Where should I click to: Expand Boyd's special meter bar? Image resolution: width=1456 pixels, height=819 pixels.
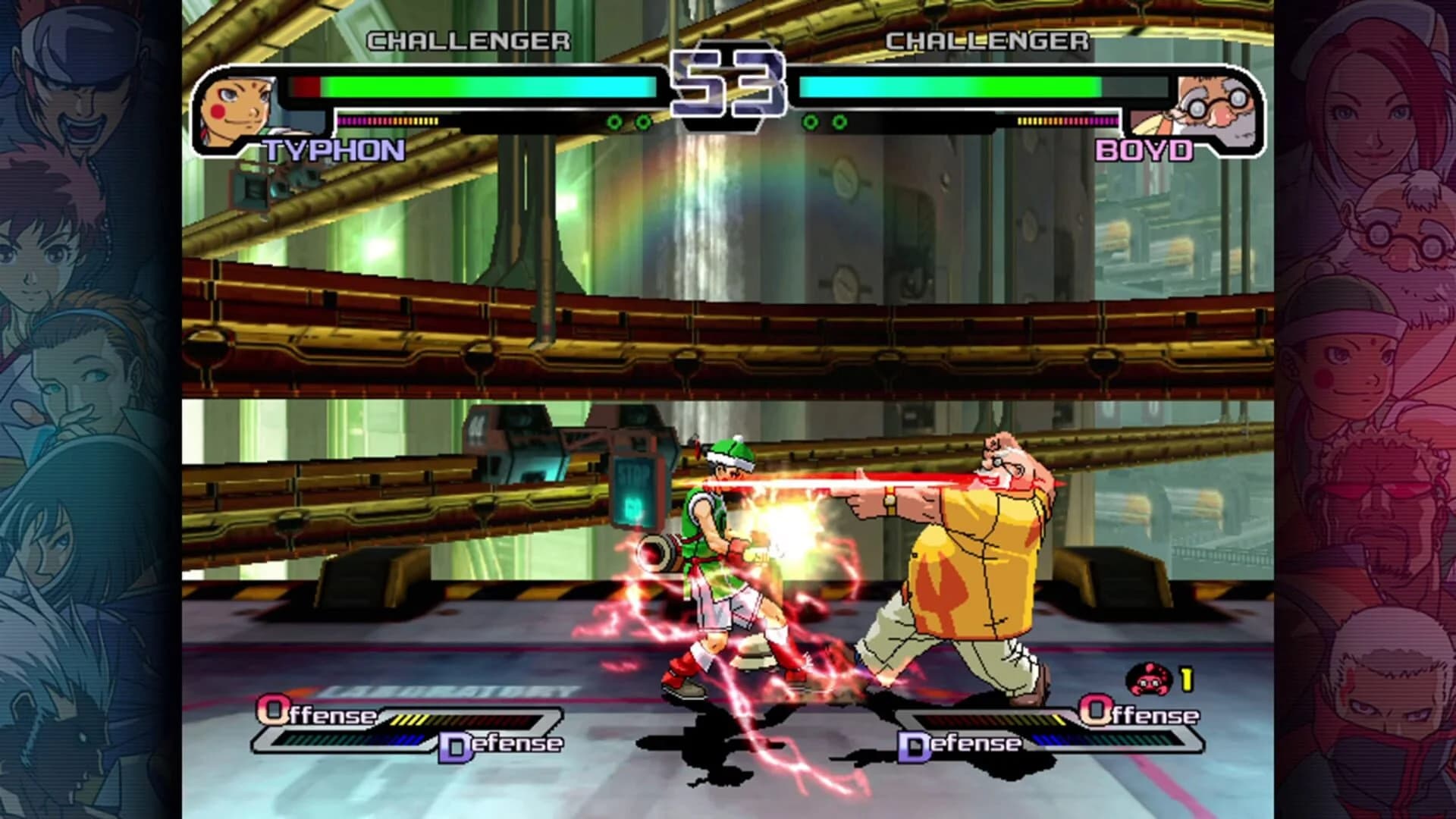[1069, 120]
